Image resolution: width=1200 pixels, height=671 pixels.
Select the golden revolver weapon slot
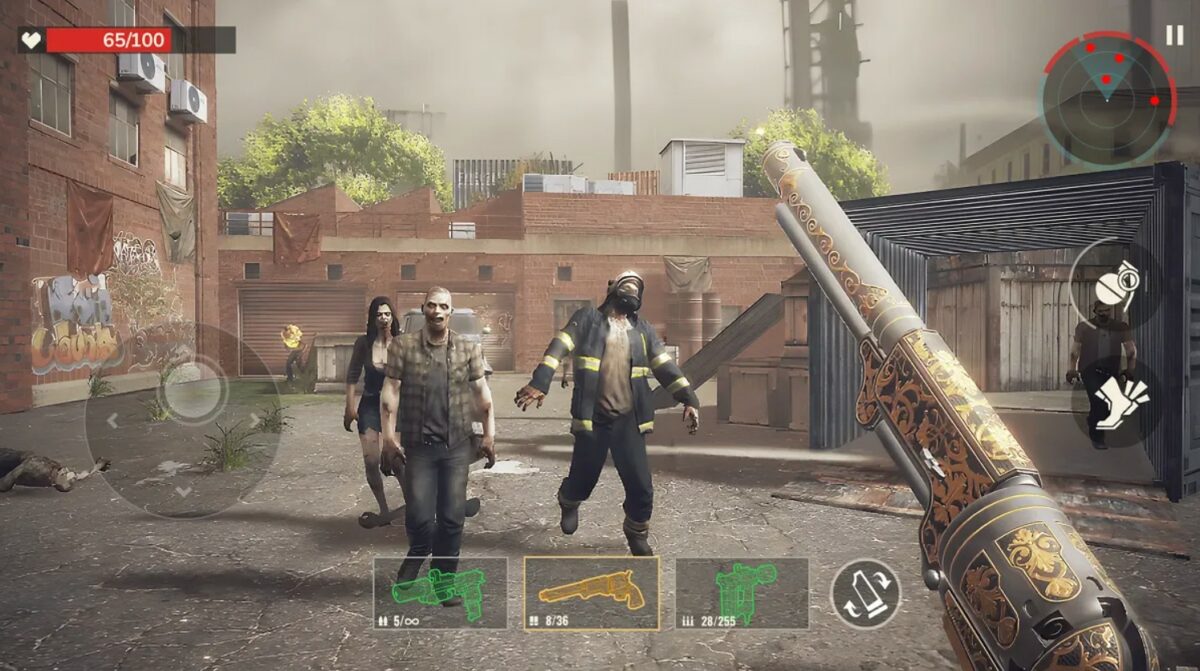(591, 593)
